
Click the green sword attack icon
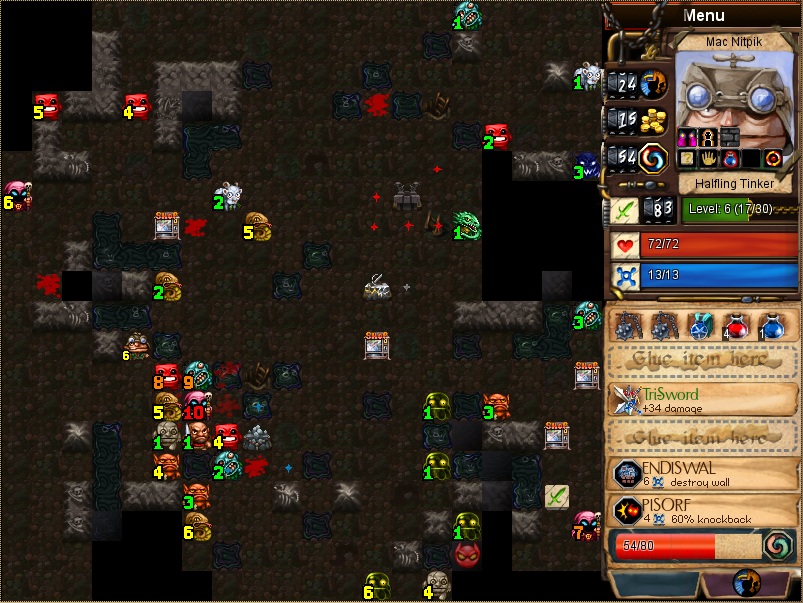tap(625, 210)
